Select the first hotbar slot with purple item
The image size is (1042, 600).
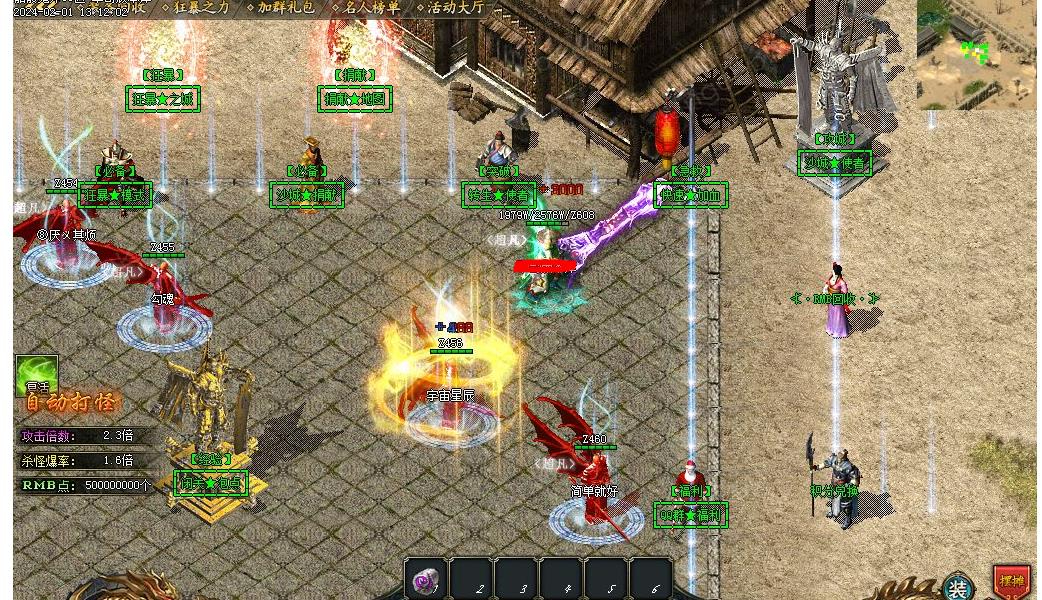click(x=425, y=580)
